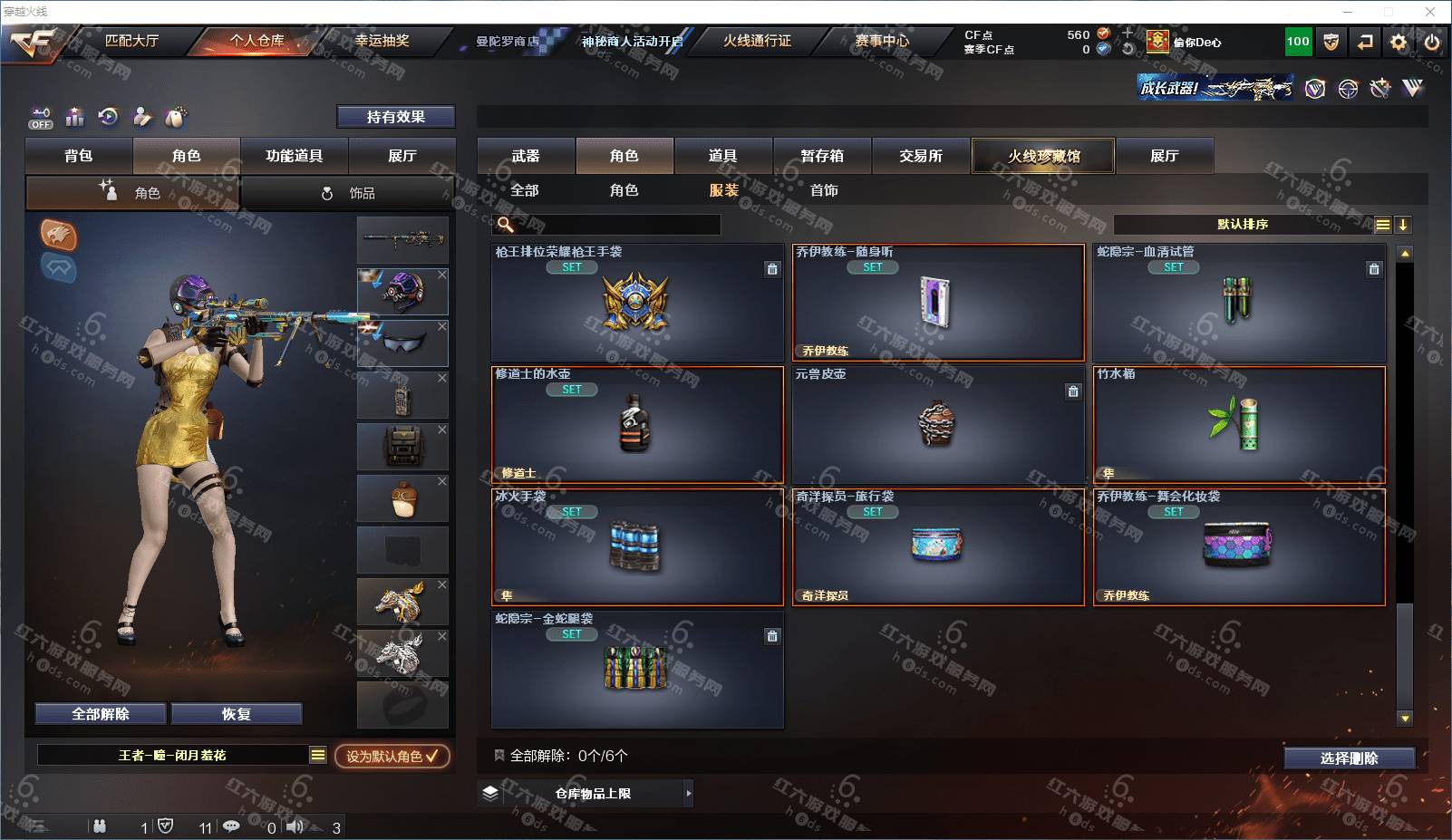Click the 持有效果 button
The image size is (1452, 840).
(x=395, y=117)
